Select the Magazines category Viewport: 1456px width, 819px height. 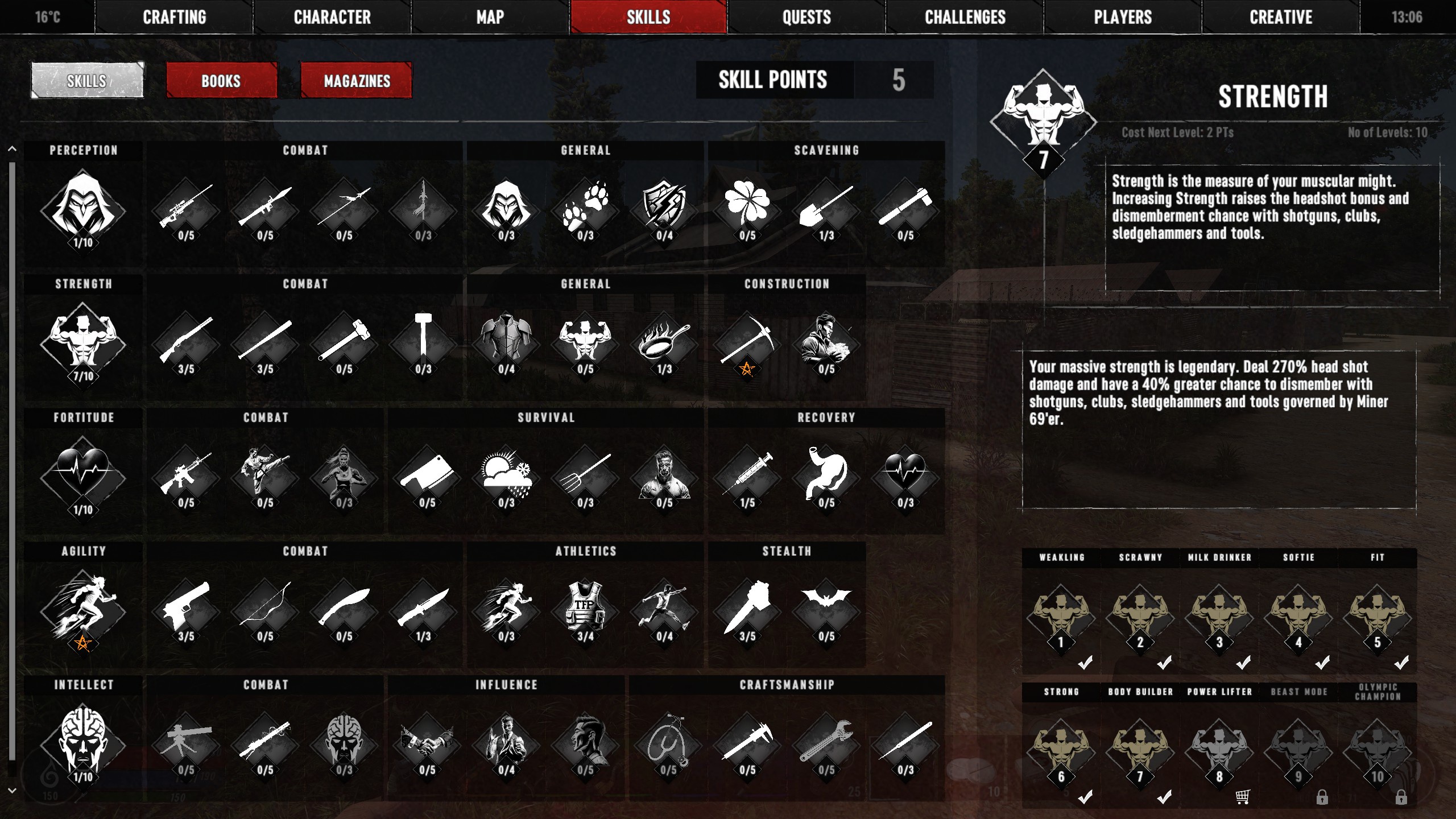click(357, 81)
